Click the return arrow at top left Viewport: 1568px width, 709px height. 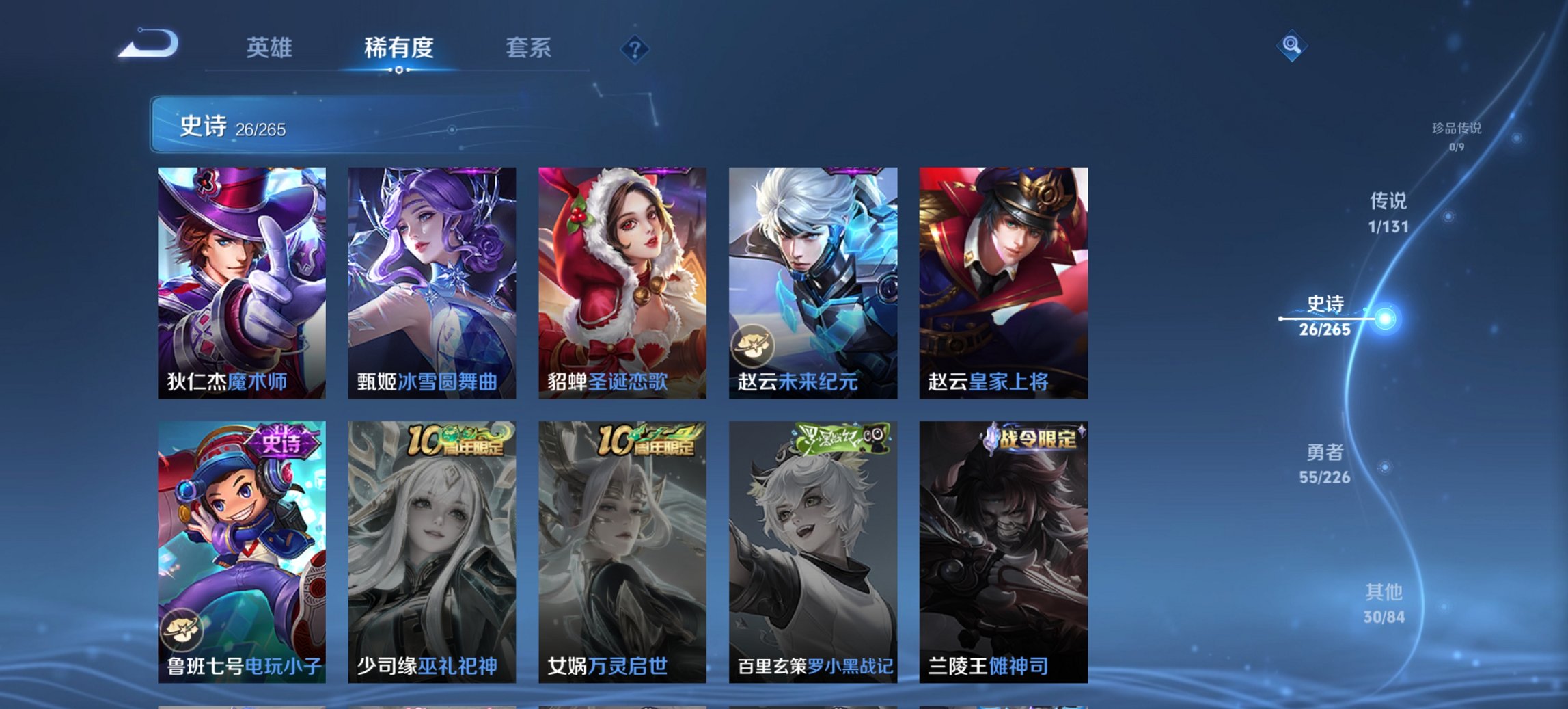coord(149,42)
